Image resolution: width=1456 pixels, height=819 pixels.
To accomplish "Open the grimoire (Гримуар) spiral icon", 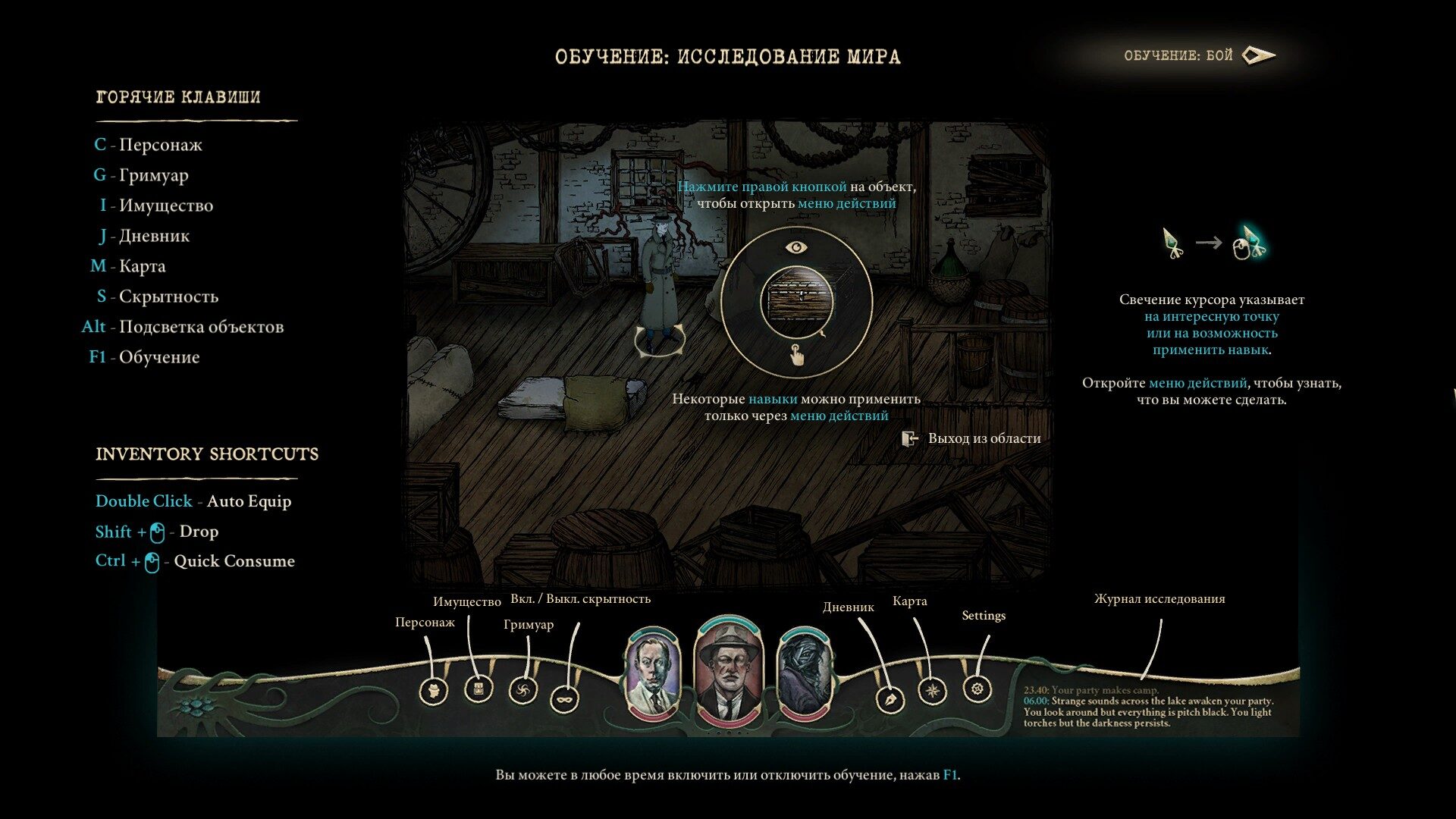I will pyautogui.click(x=522, y=690).
